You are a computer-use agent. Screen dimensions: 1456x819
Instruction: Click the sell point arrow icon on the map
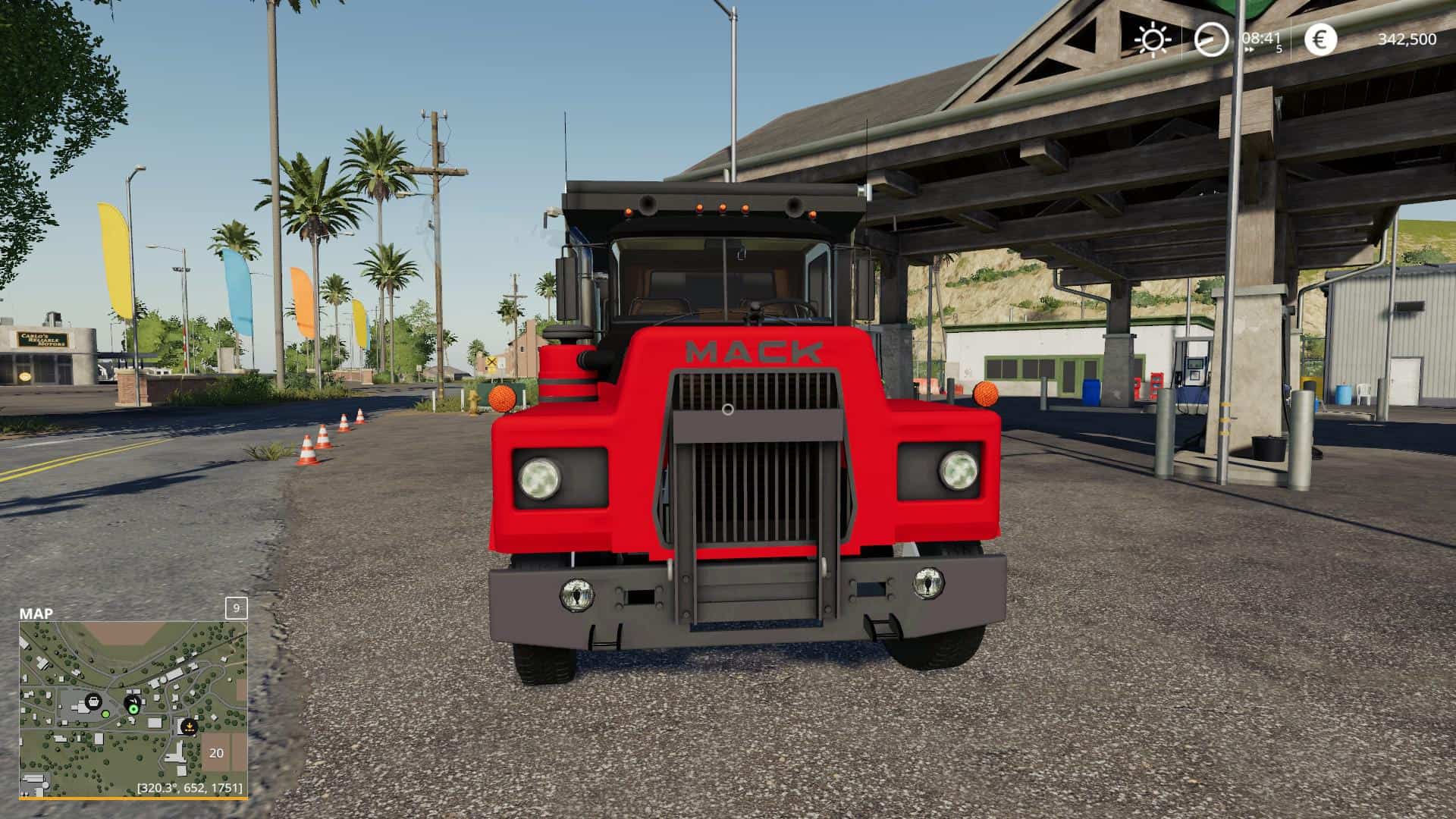189,726
